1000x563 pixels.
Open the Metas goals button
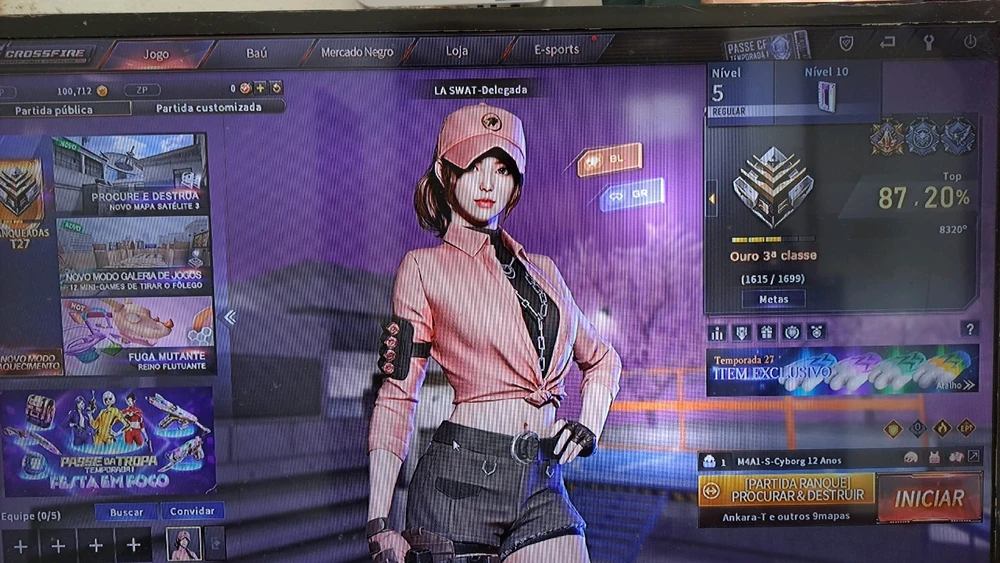773,299
